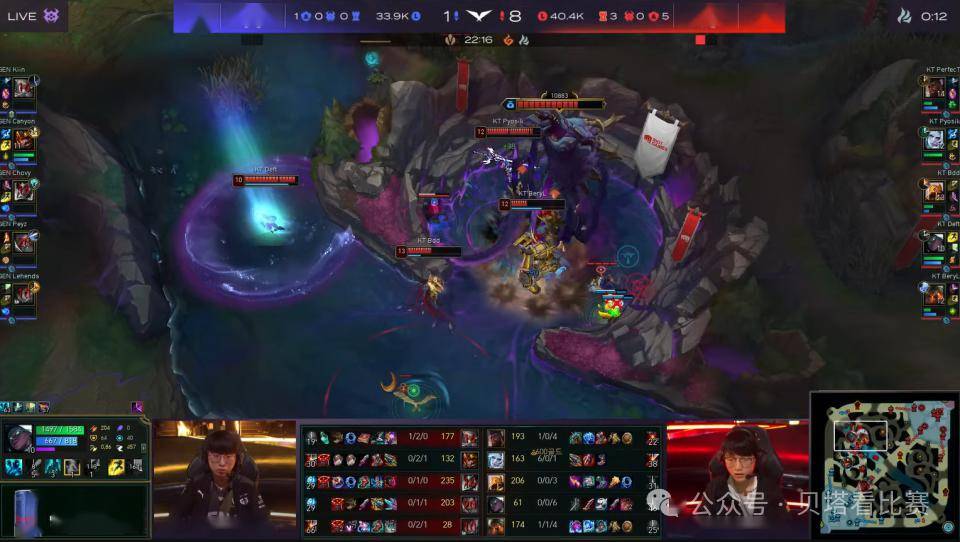Screen dimensions: 960x542
Task: Select GEN Peyz's champion portrait
Action: point(23,242)
